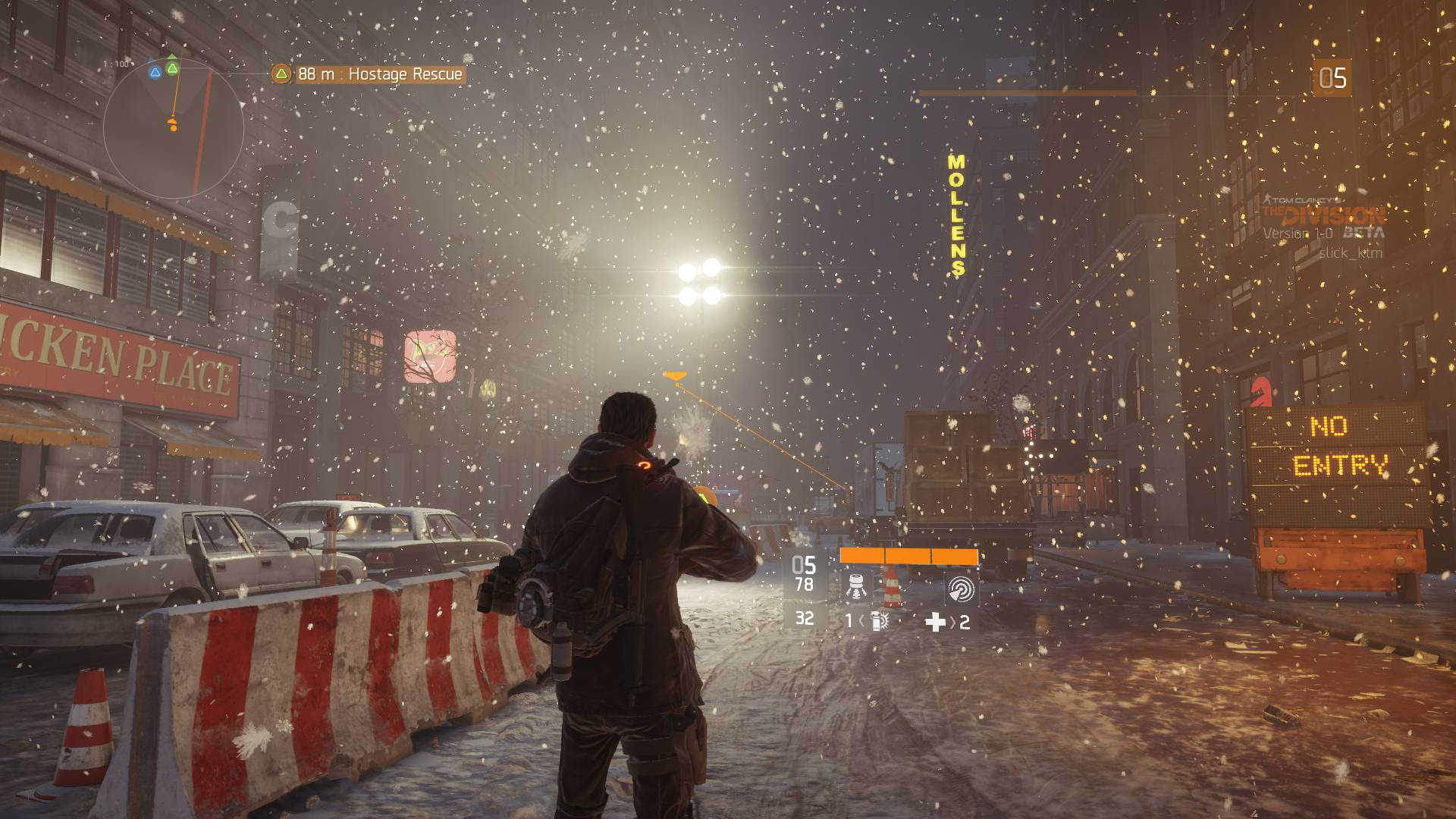
Task: Activate the Pulse skill icon
Action: pos(963,588)
